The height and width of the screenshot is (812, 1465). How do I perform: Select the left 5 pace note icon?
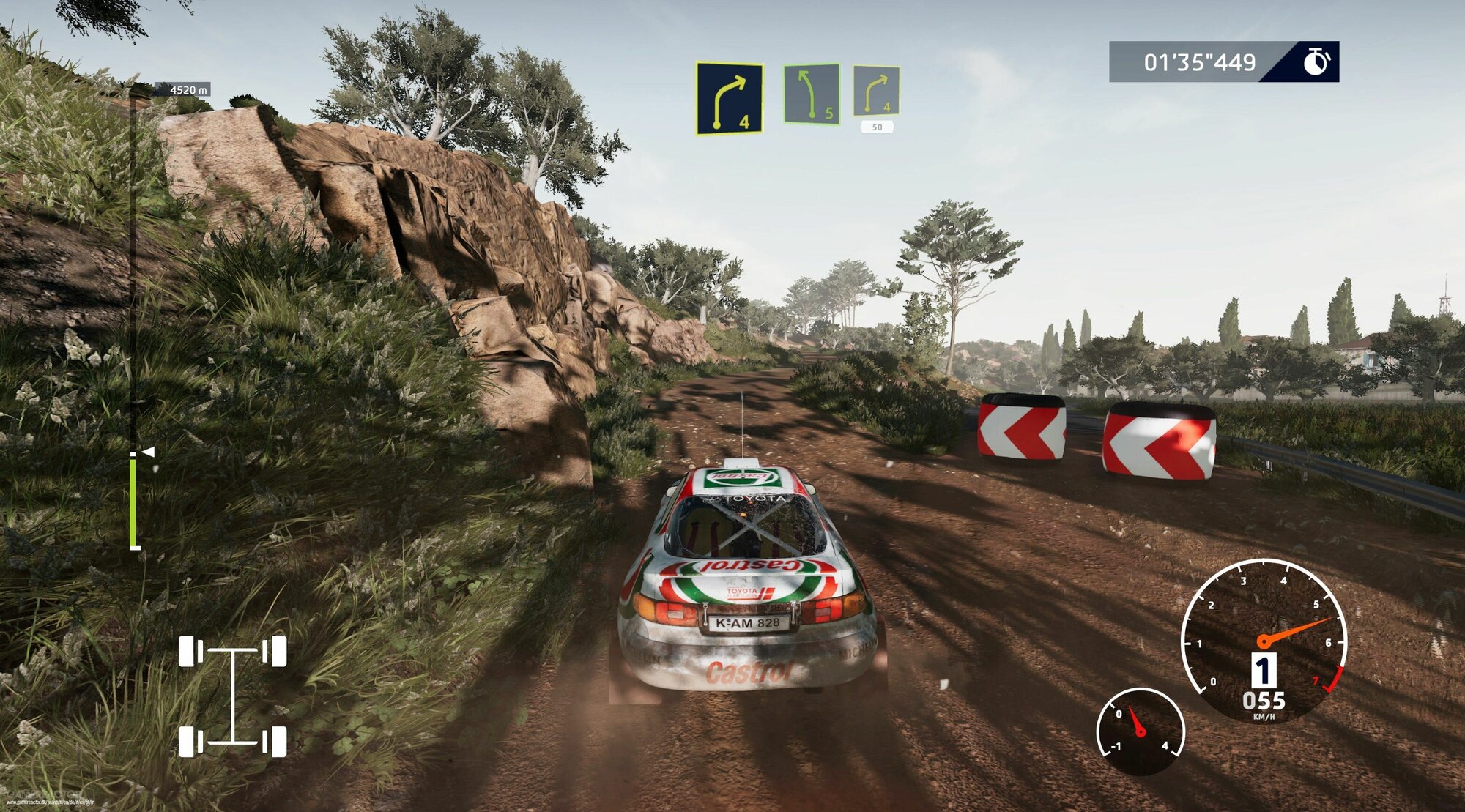(x=811, y=94)
